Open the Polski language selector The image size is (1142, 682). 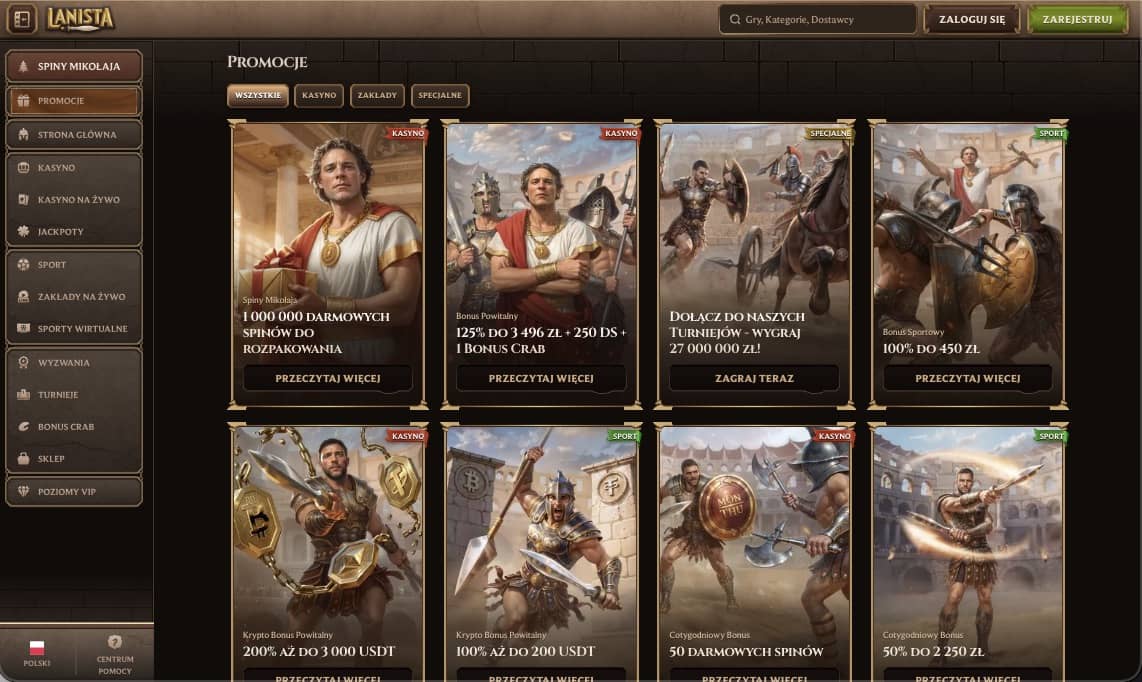point(37,653)
